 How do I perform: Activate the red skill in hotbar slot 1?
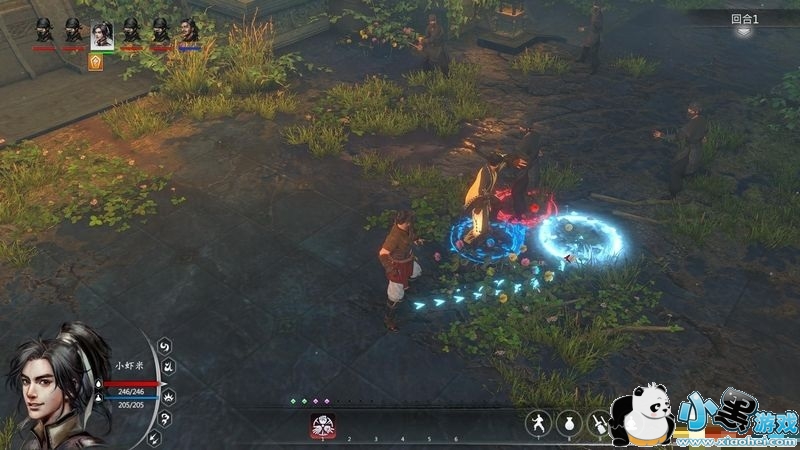coord(322,425)
